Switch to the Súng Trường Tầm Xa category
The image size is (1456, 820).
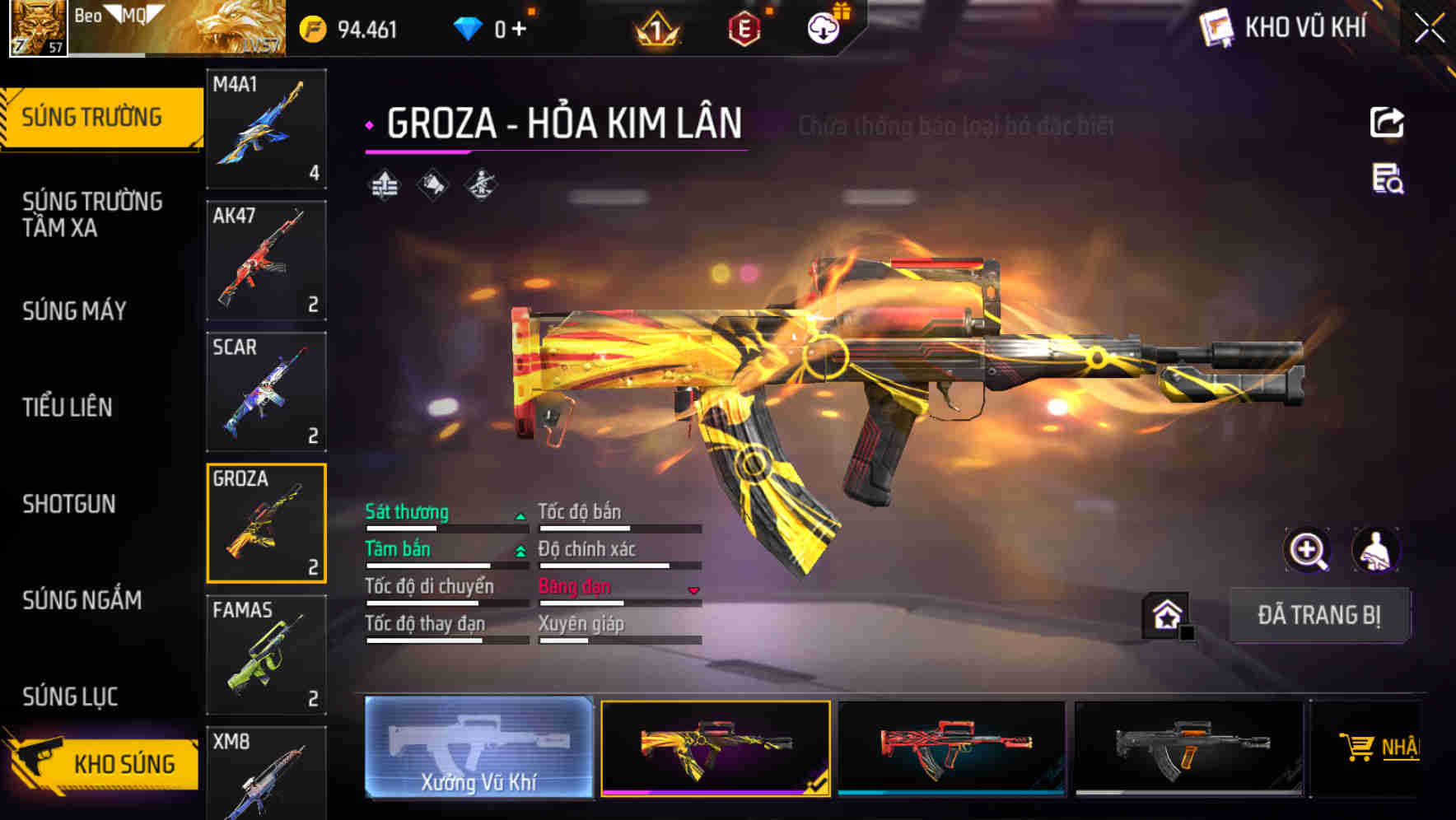(x=92, y=214)
